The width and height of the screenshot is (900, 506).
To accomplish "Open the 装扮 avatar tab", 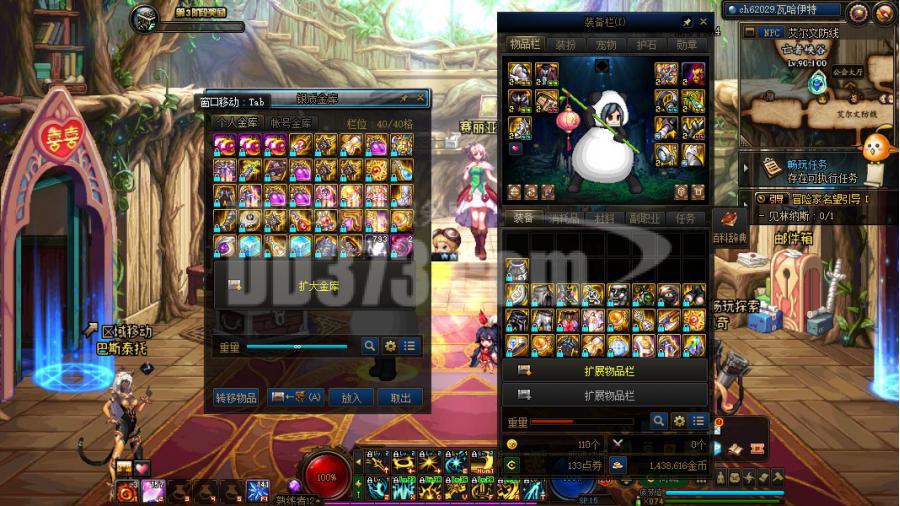I will (x=565, y=45).
